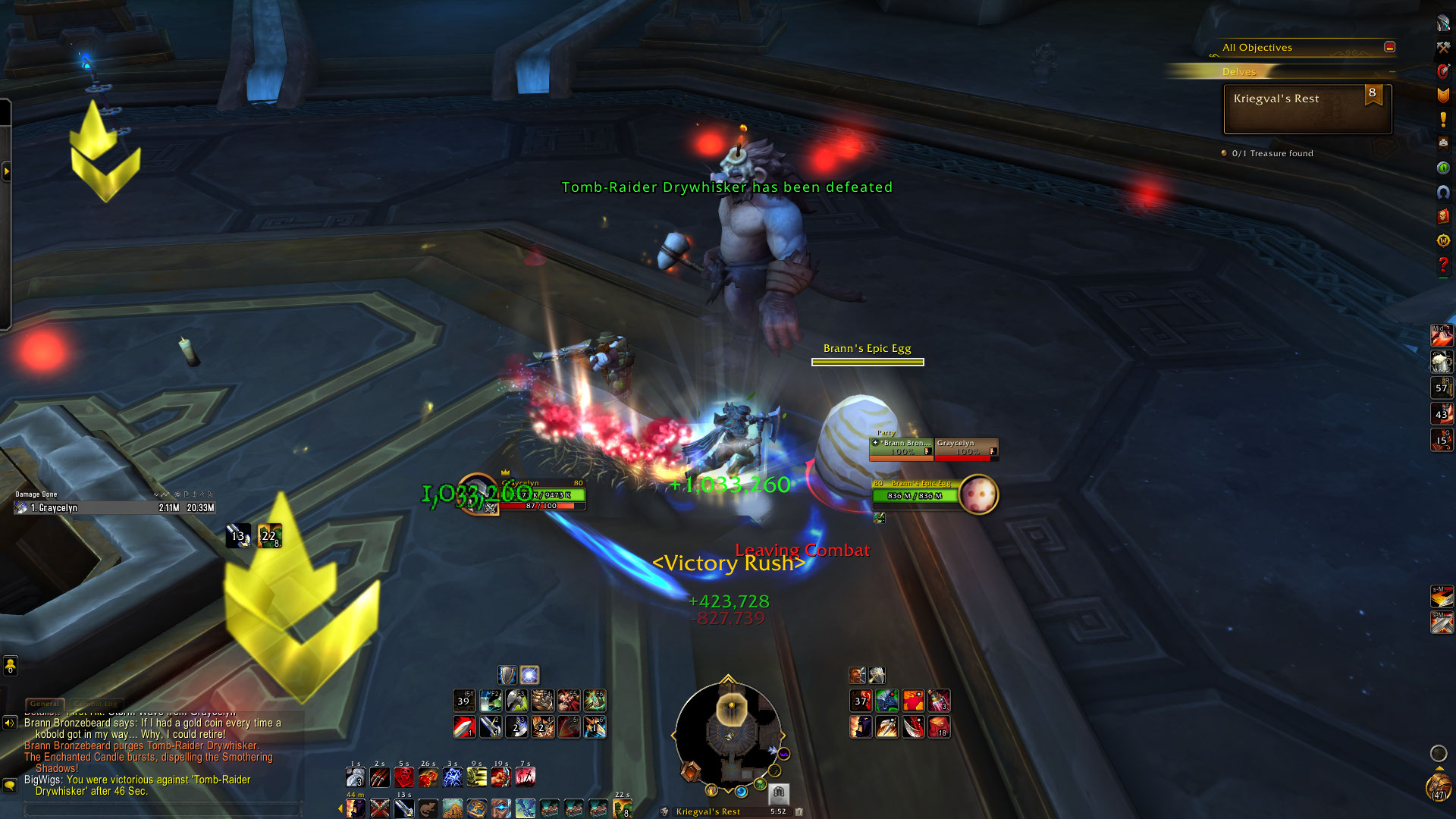Open the red question mark help icon

pos(1443,265)
